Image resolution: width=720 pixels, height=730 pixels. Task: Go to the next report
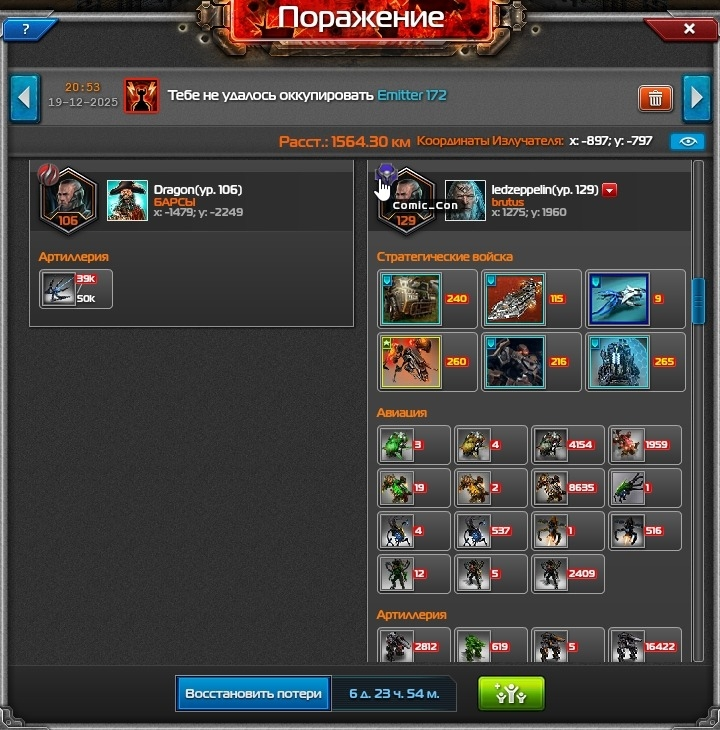696,98
